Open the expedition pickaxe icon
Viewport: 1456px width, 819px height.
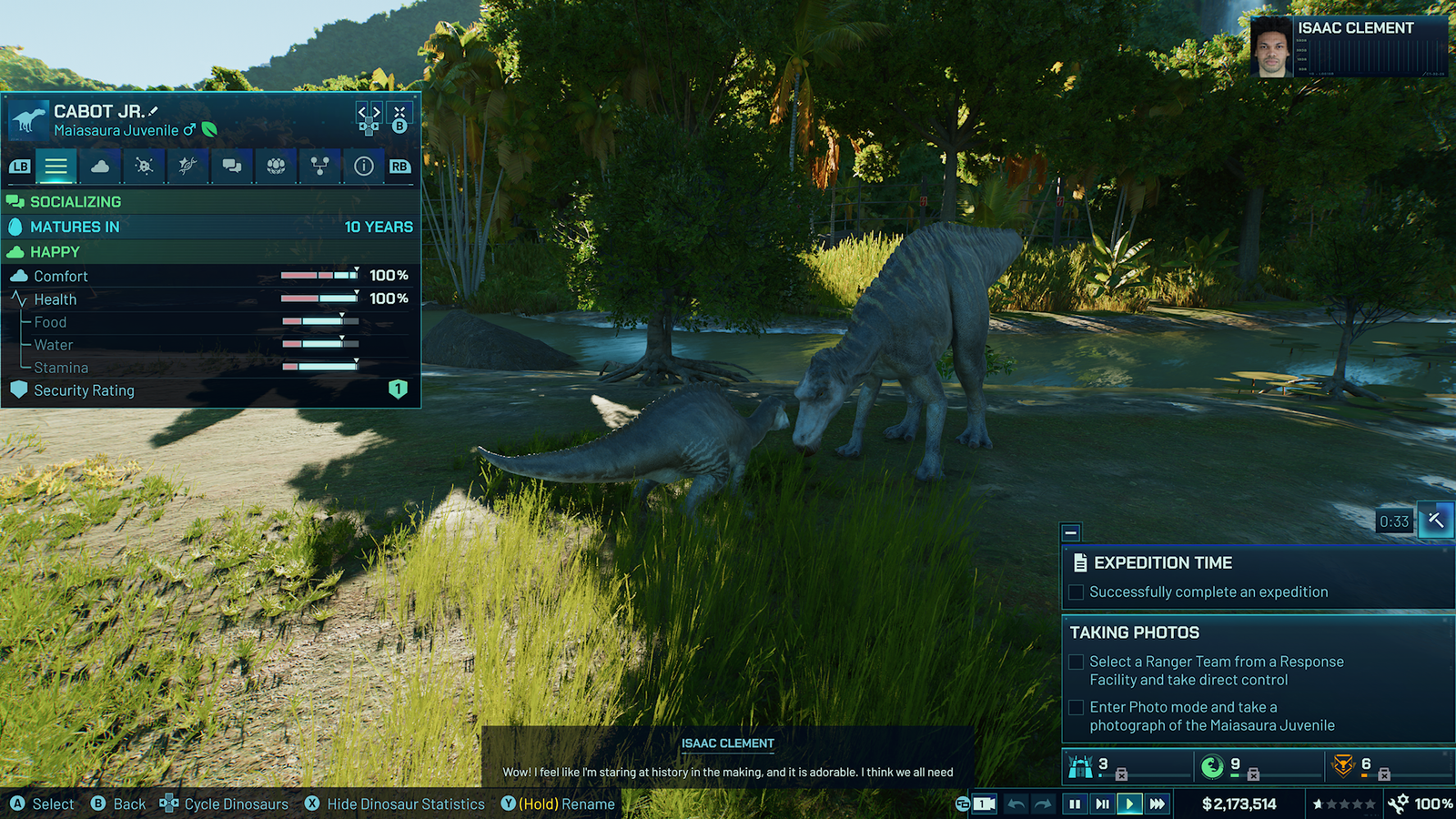(1435, 520)
